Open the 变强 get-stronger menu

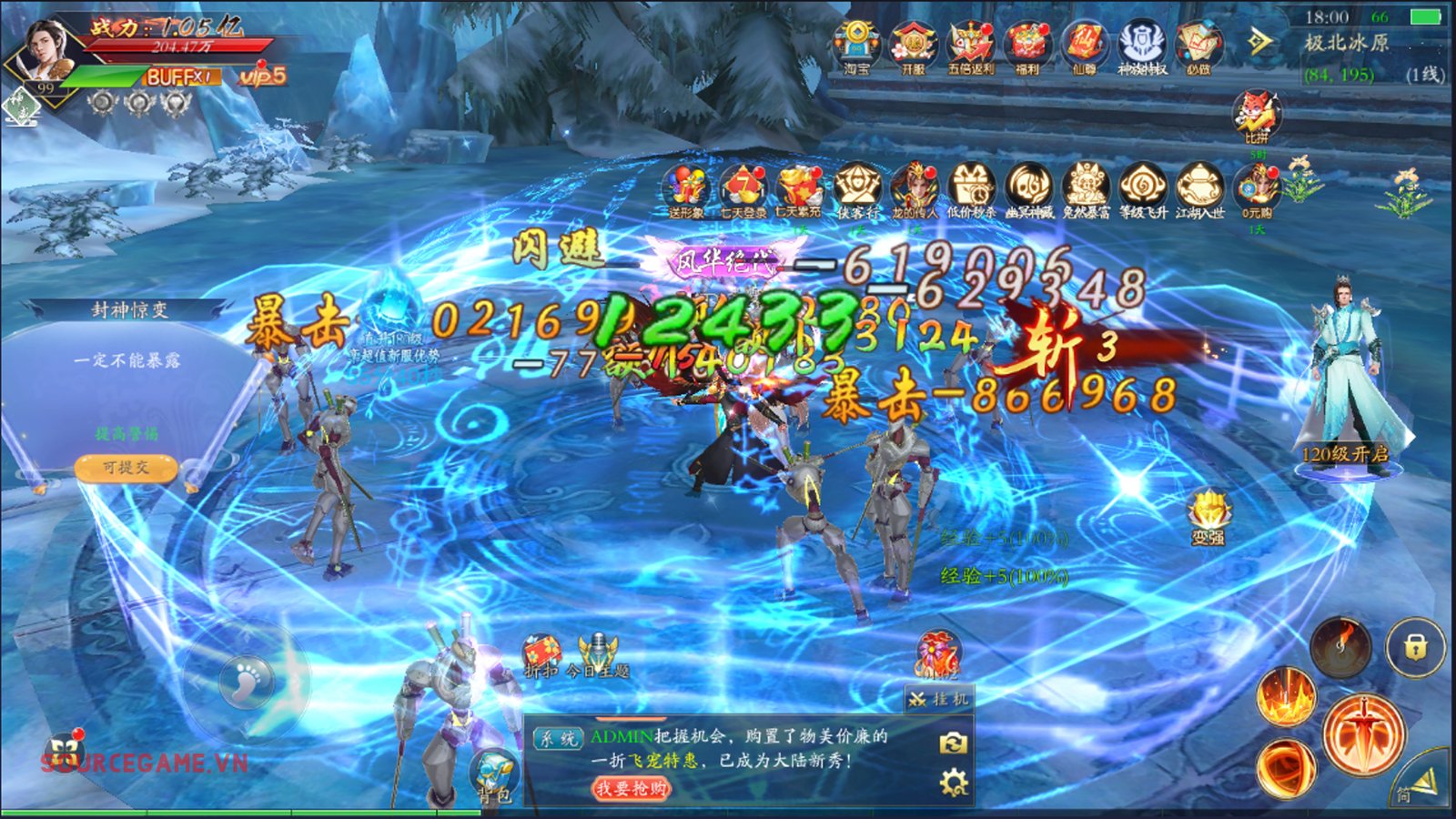point(1208,517)
